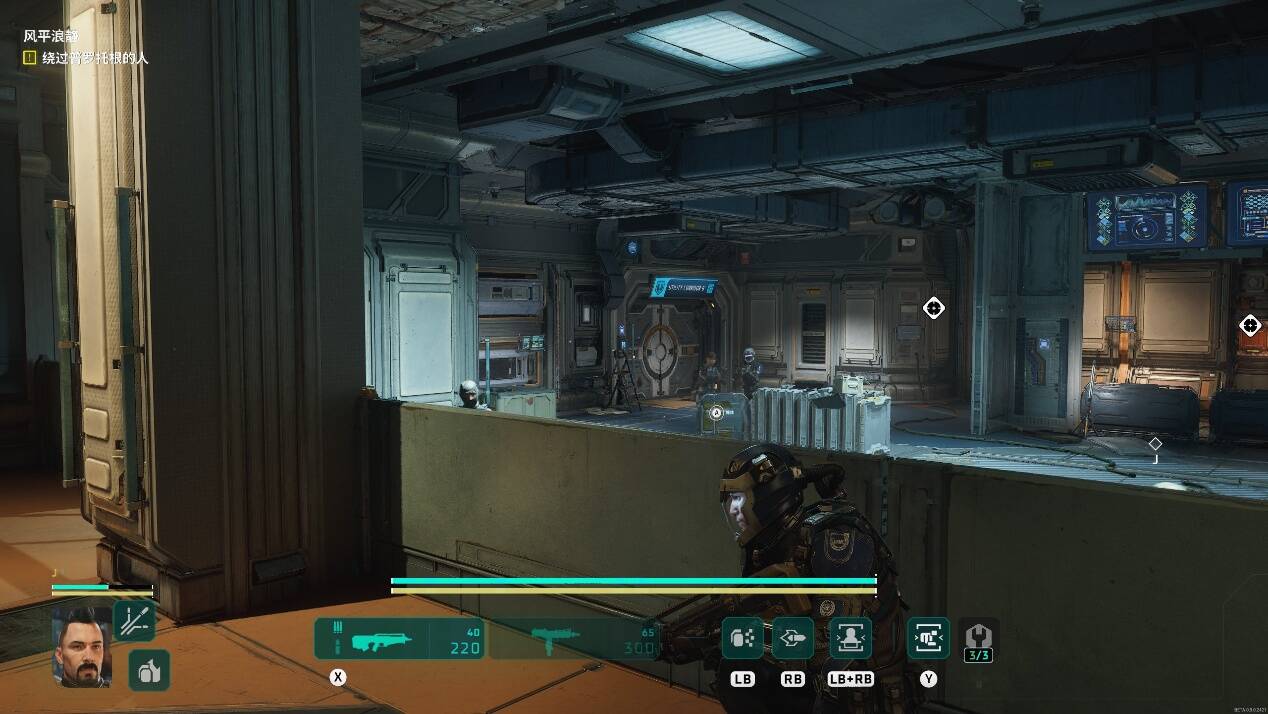Select the crosshair target marker near the wall panel
This screenshot has height=714, width=1268.
point(933,308)
